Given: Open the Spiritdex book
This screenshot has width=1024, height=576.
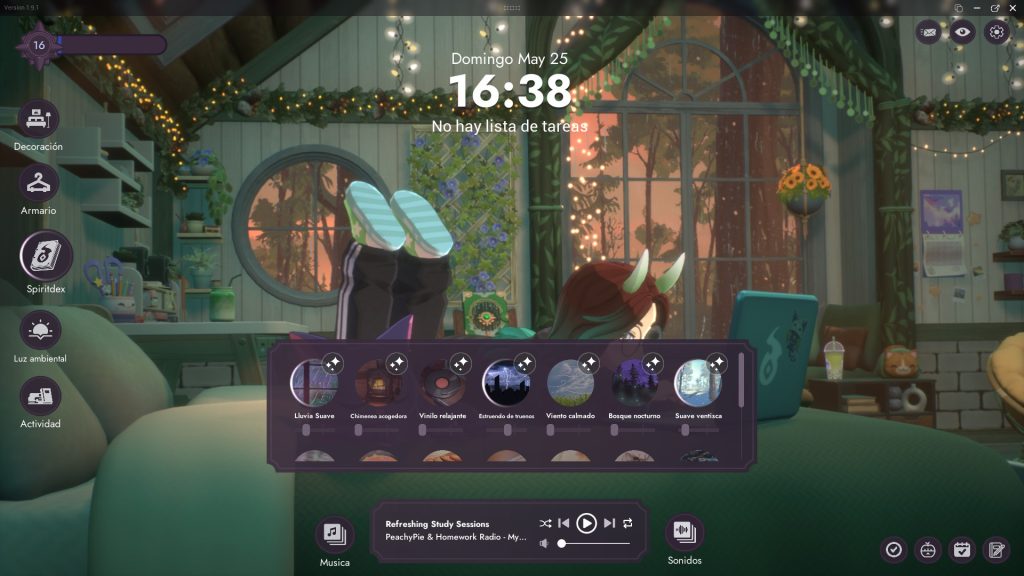Looking at the screenshot, I should pos(46,257).
